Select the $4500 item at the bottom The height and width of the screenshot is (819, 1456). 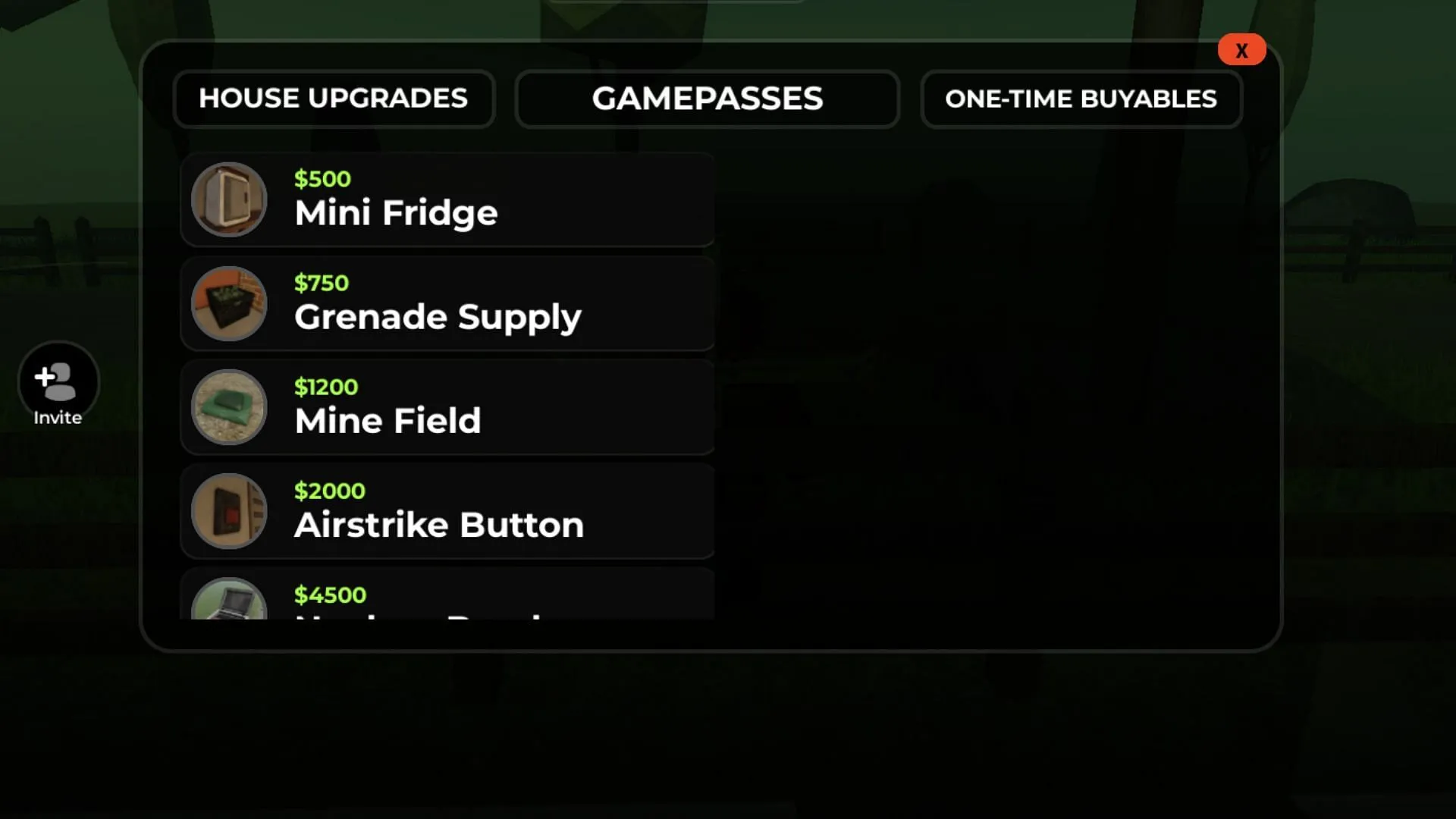point(447,599)
